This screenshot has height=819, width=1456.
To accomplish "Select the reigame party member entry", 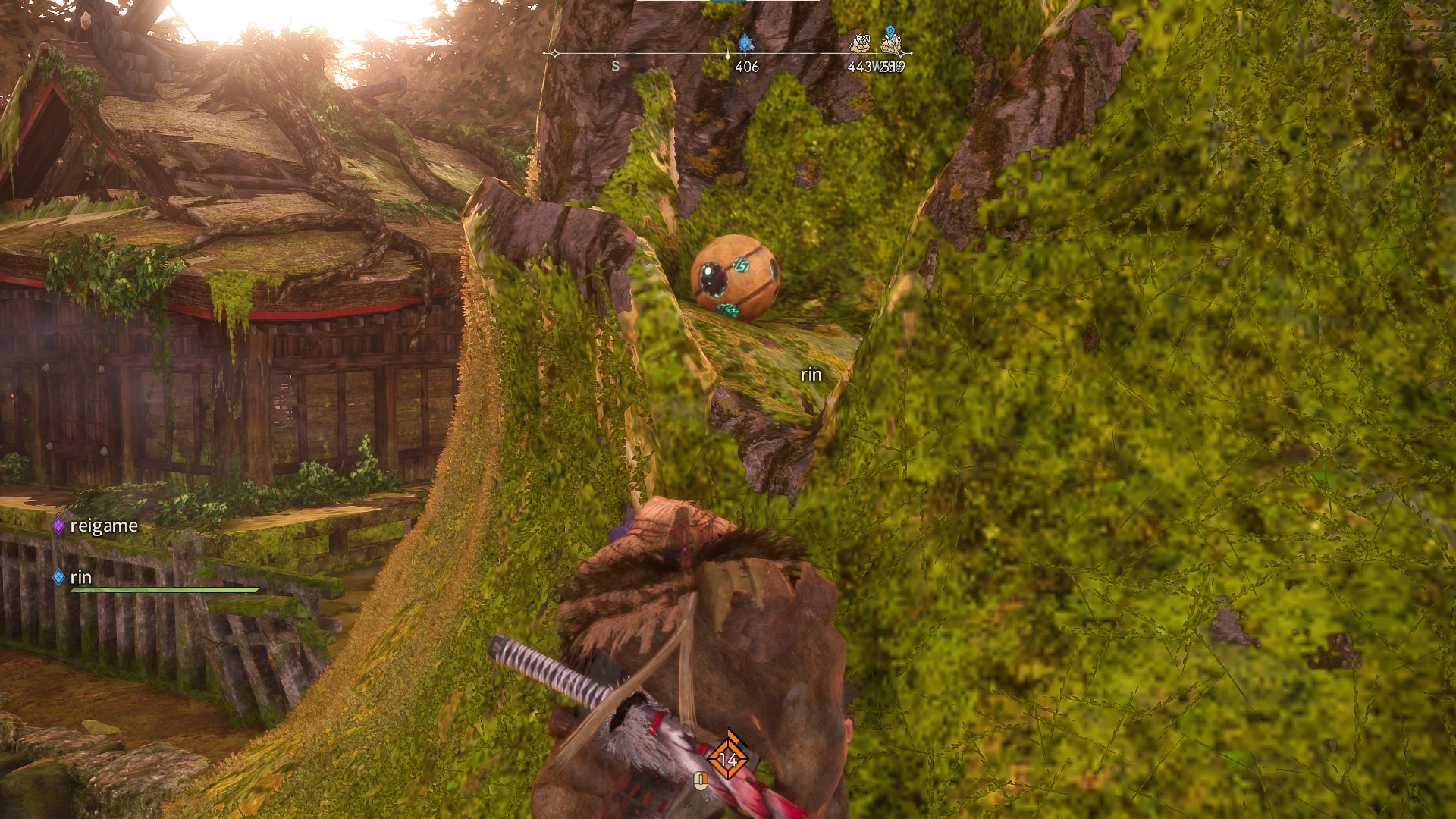I will (x=96, y=526).
